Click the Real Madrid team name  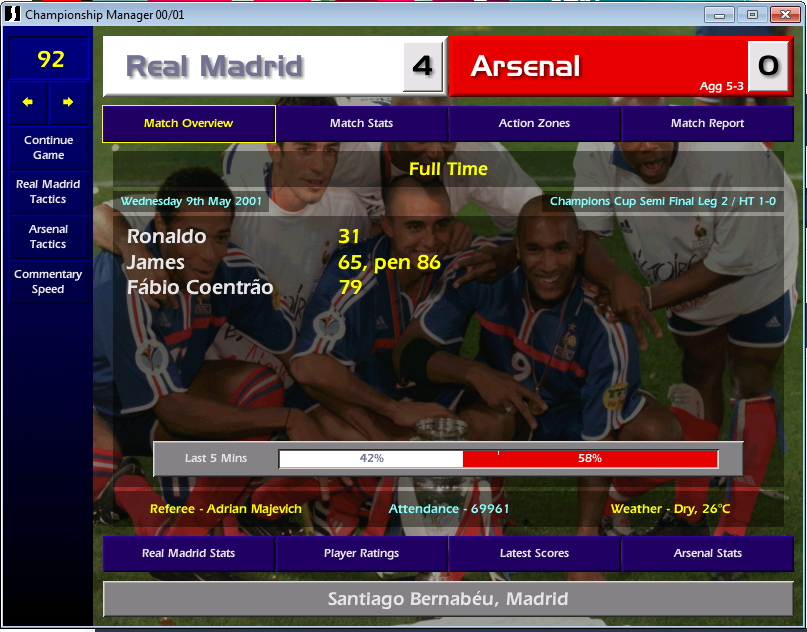coord(214,67)
